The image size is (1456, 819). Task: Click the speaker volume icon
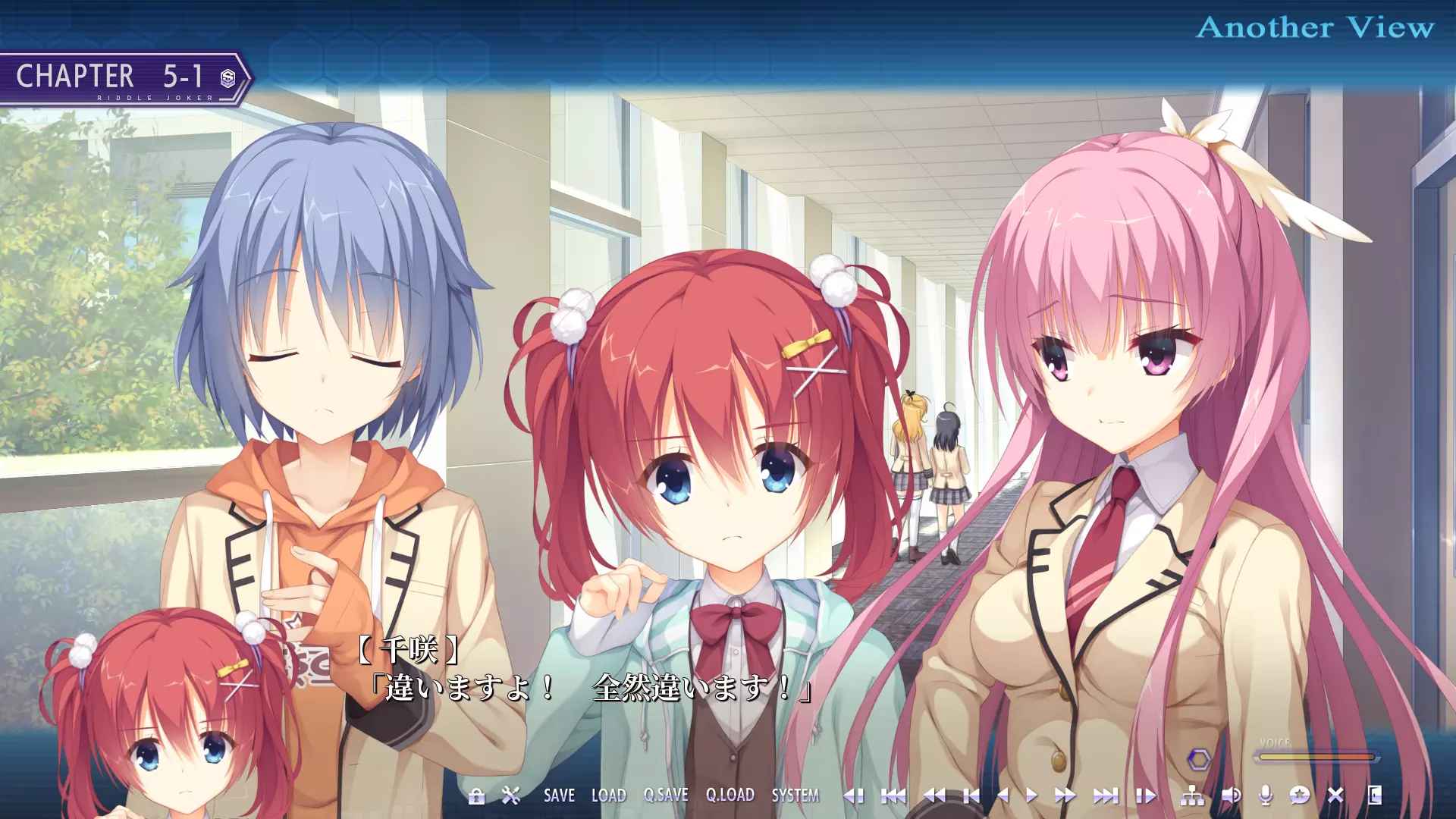tap(1231, 795)
